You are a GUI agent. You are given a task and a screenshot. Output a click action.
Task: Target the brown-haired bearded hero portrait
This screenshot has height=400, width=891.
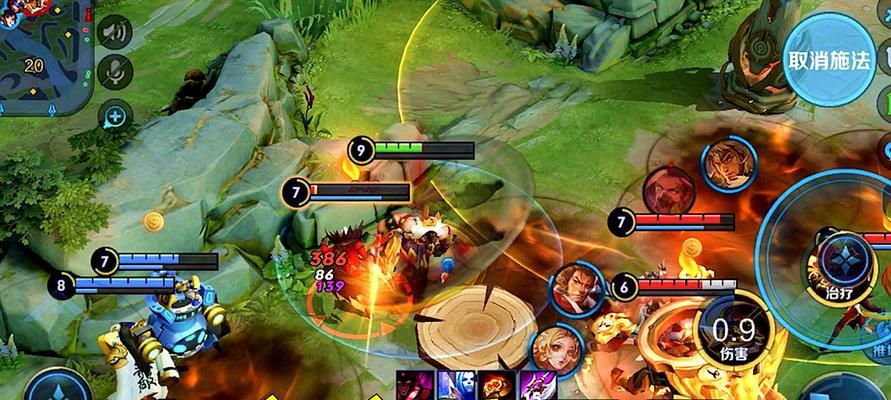click(574, 288)
